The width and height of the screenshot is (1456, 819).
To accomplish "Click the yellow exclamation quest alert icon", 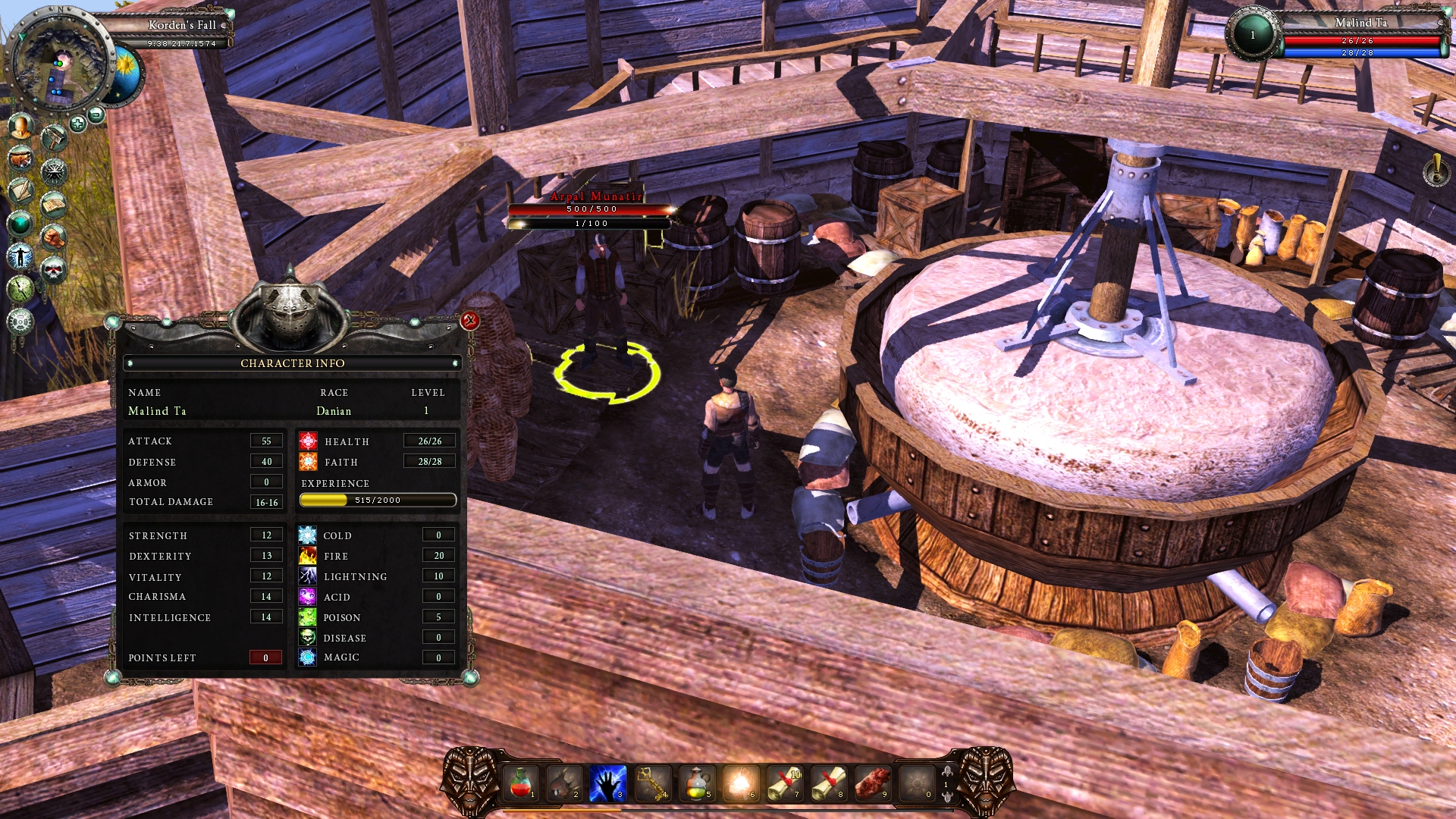I will (1436, 170).
